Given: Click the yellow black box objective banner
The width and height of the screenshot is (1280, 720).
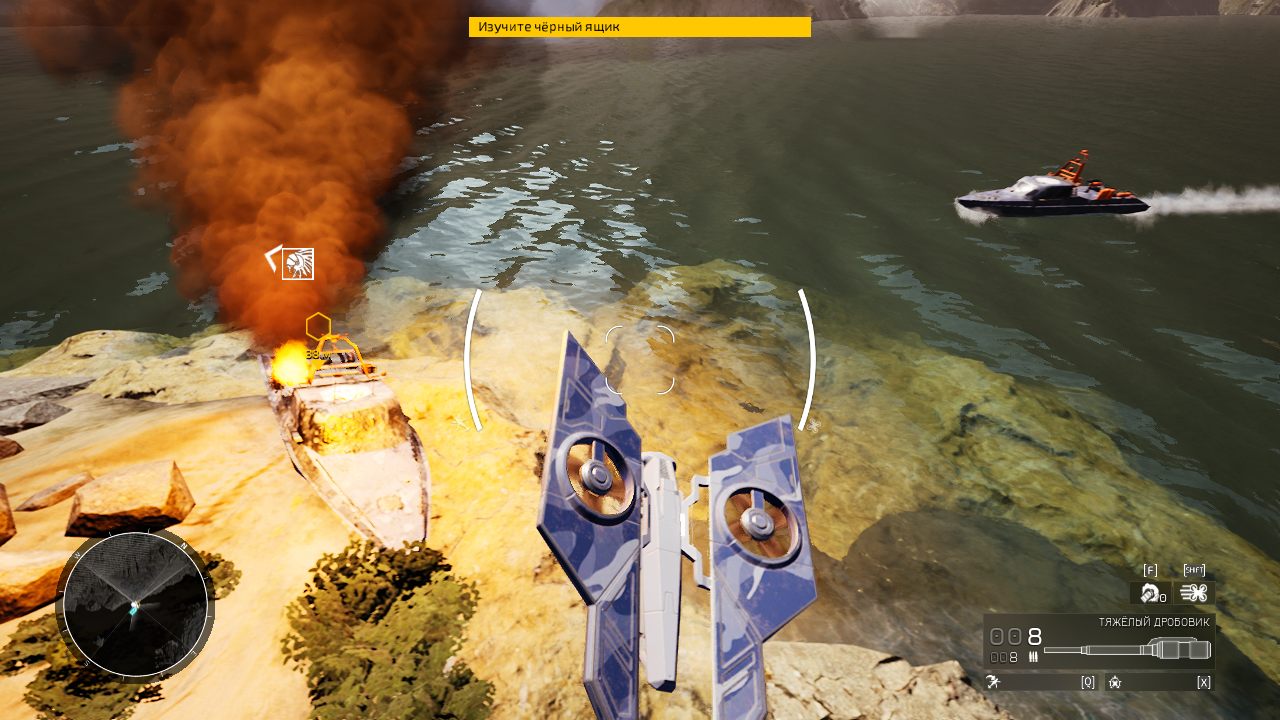Looking at the screenshot, I should click(639, 27).
